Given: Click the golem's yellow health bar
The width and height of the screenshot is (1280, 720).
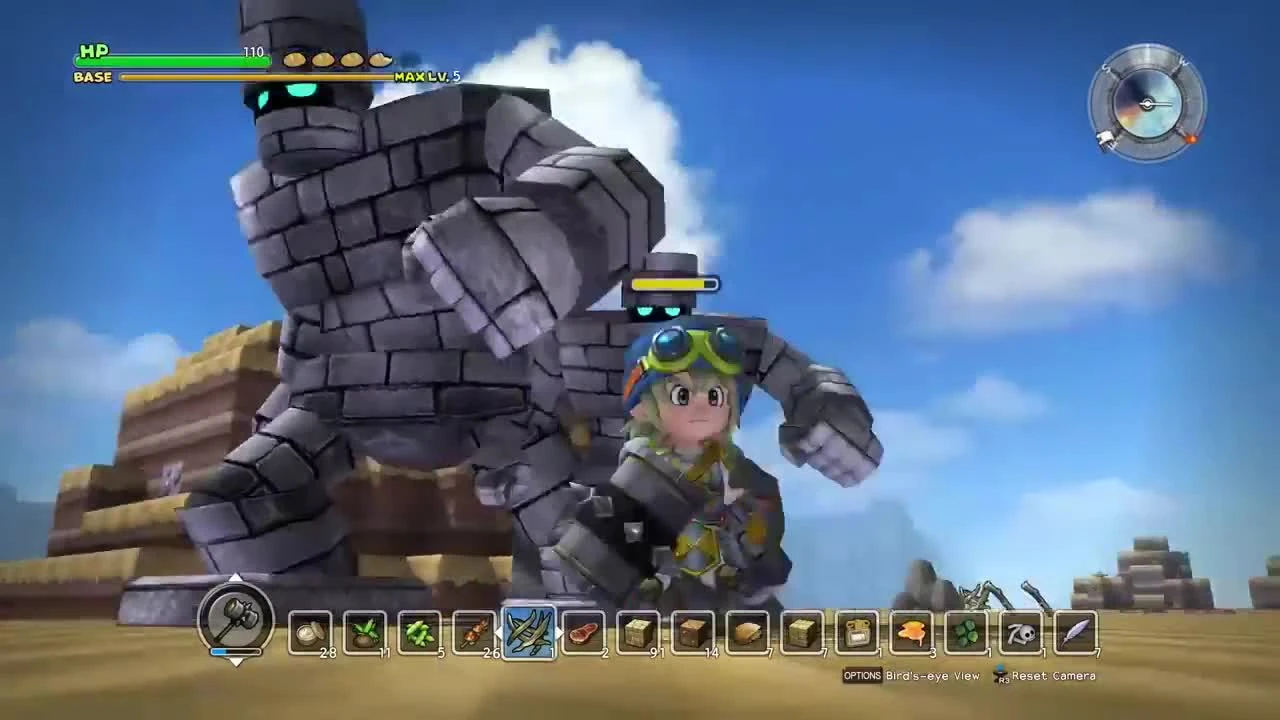Looking at the screenshot, I should (677, 283).
